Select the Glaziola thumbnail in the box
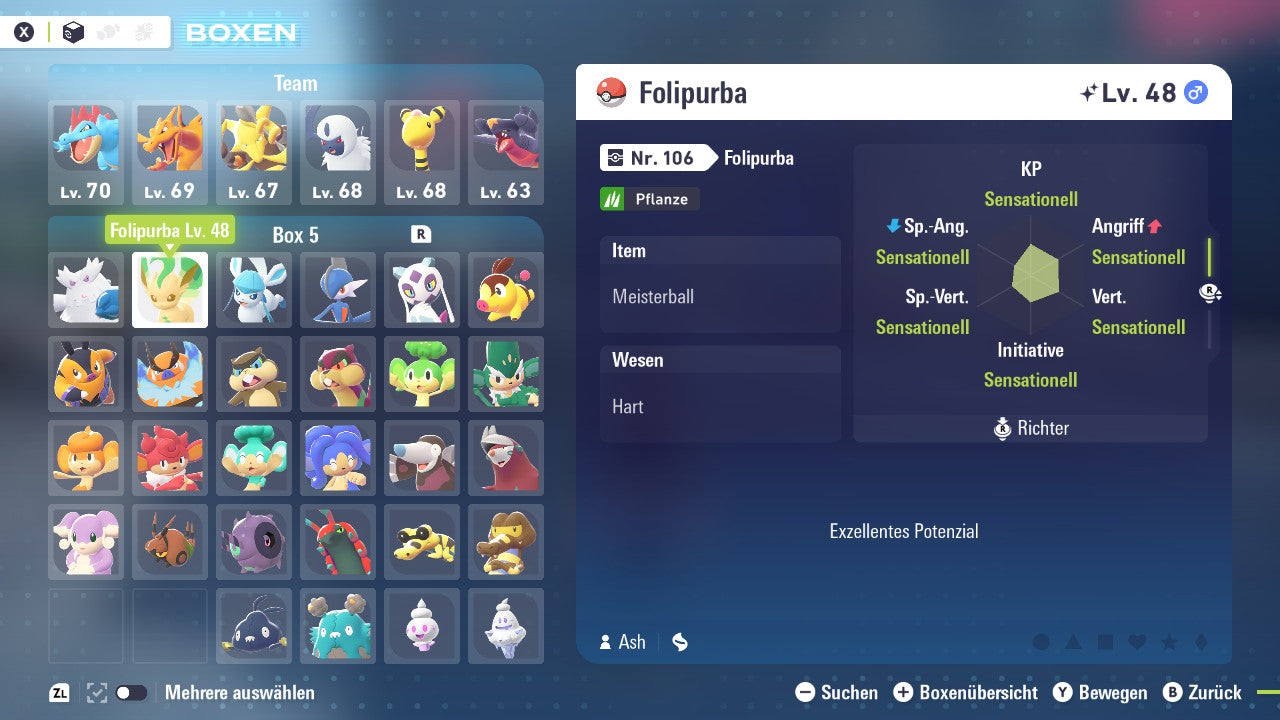1280x720 pixels. click(254, 290)
